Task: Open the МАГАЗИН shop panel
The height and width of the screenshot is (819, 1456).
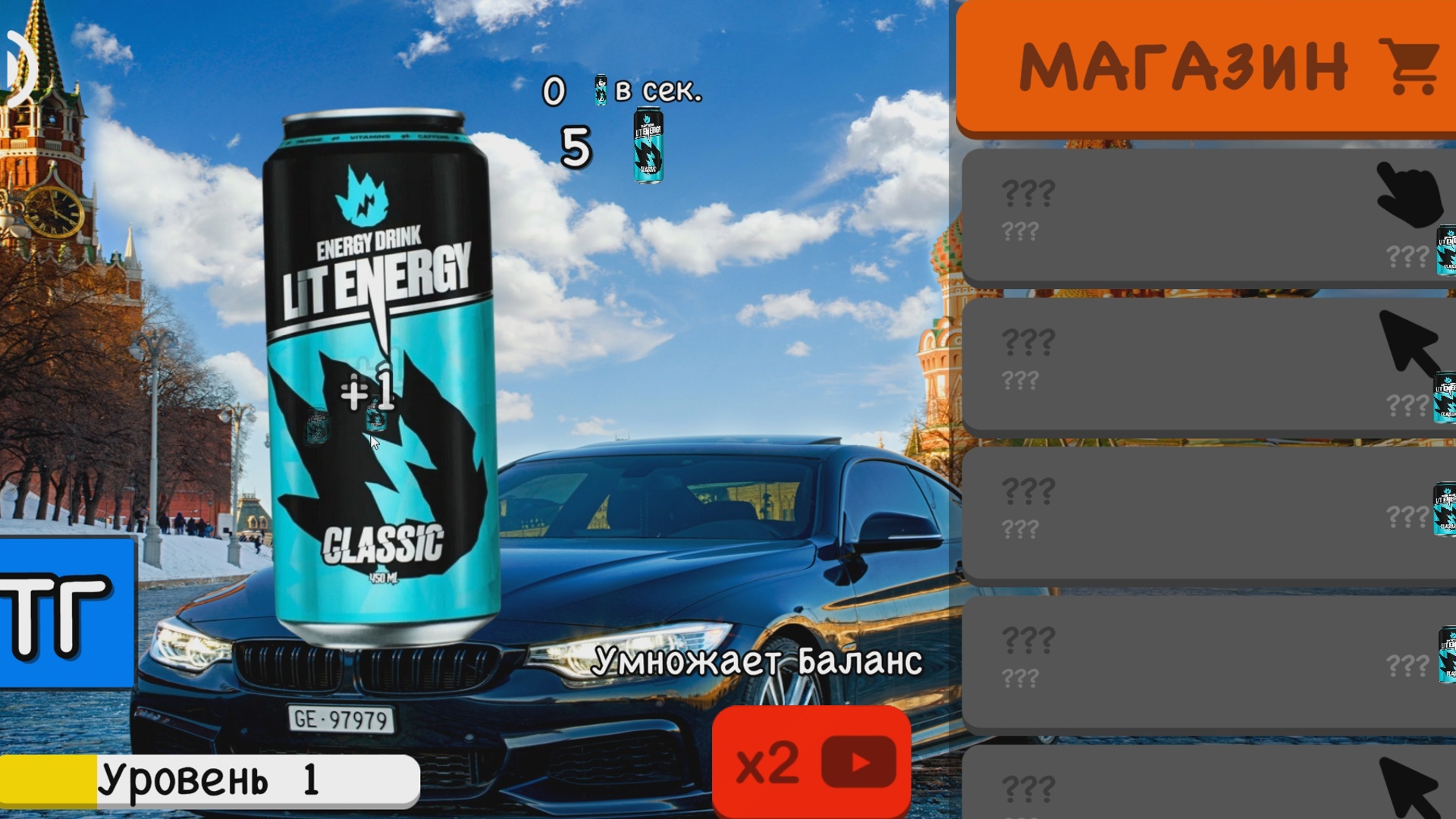Action: click(x=1206, y=64)
